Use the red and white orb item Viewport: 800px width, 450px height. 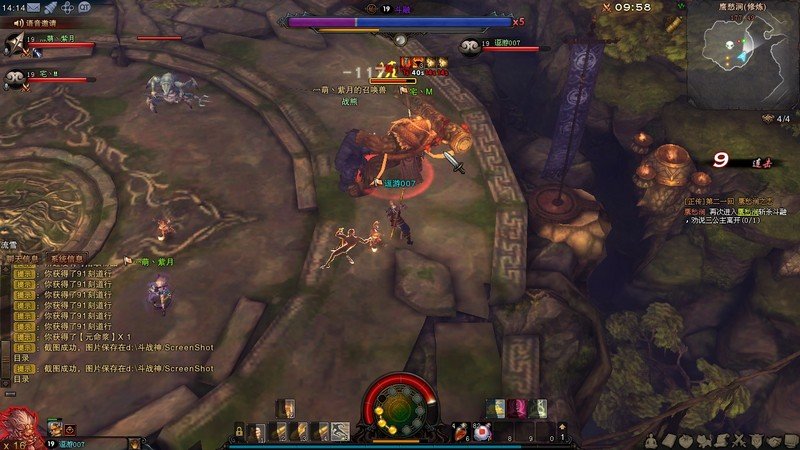483,432
